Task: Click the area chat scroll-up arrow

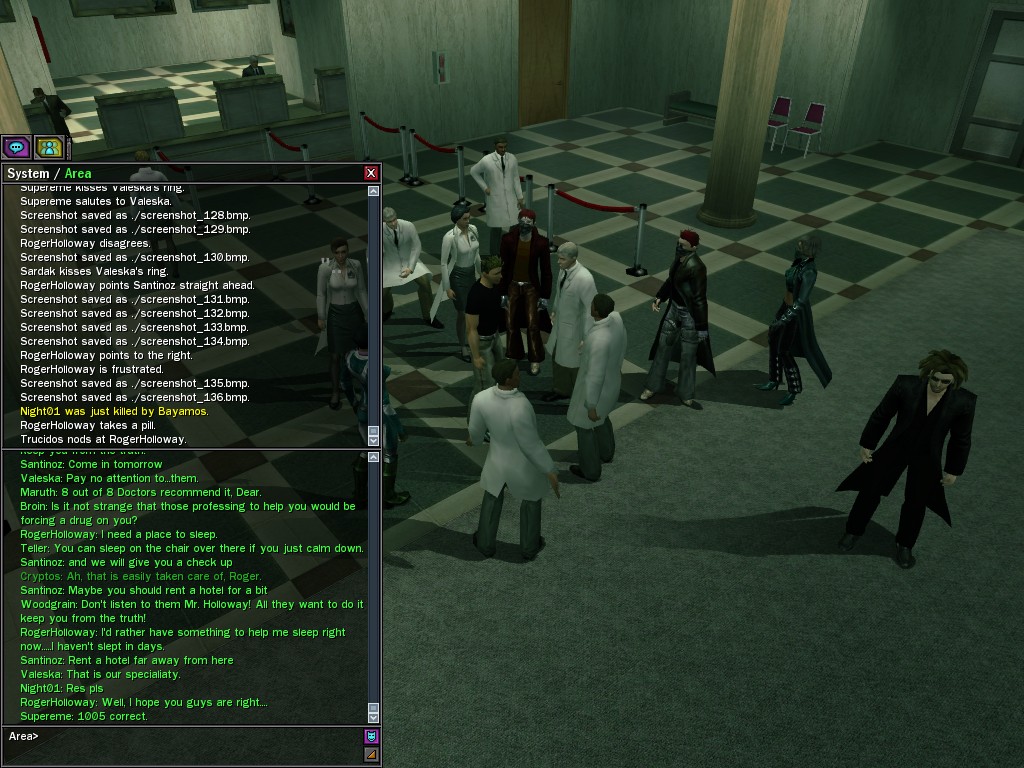Action: (373, 457)
